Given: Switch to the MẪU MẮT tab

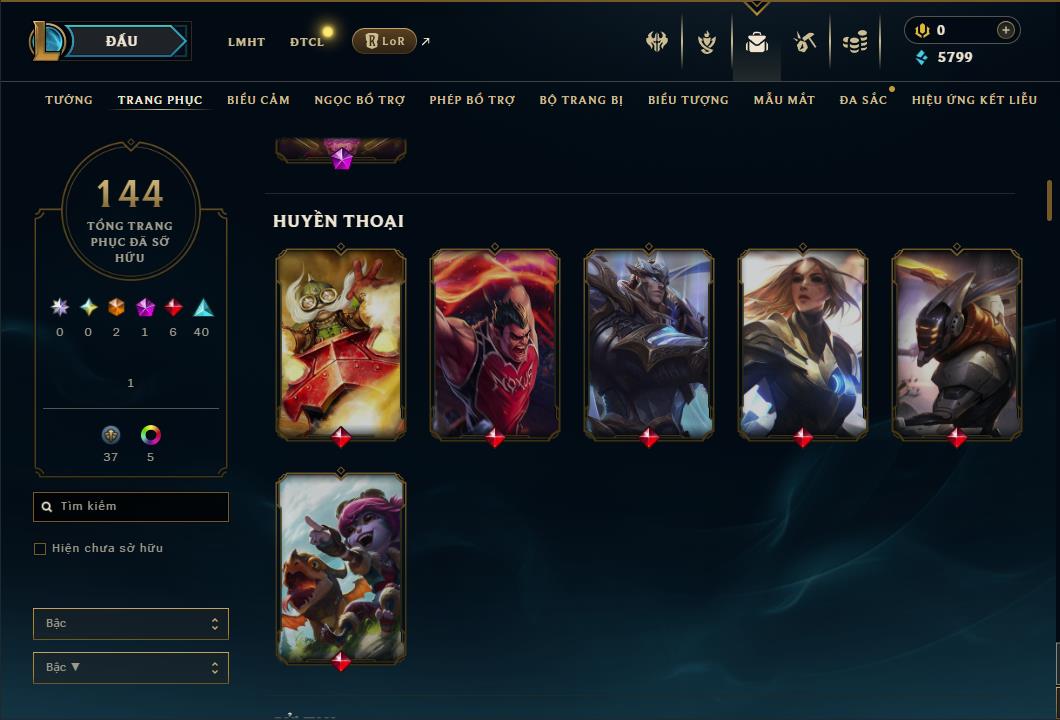Looking at the screenshot, I should pyautogui.click(x=784, y=100).
